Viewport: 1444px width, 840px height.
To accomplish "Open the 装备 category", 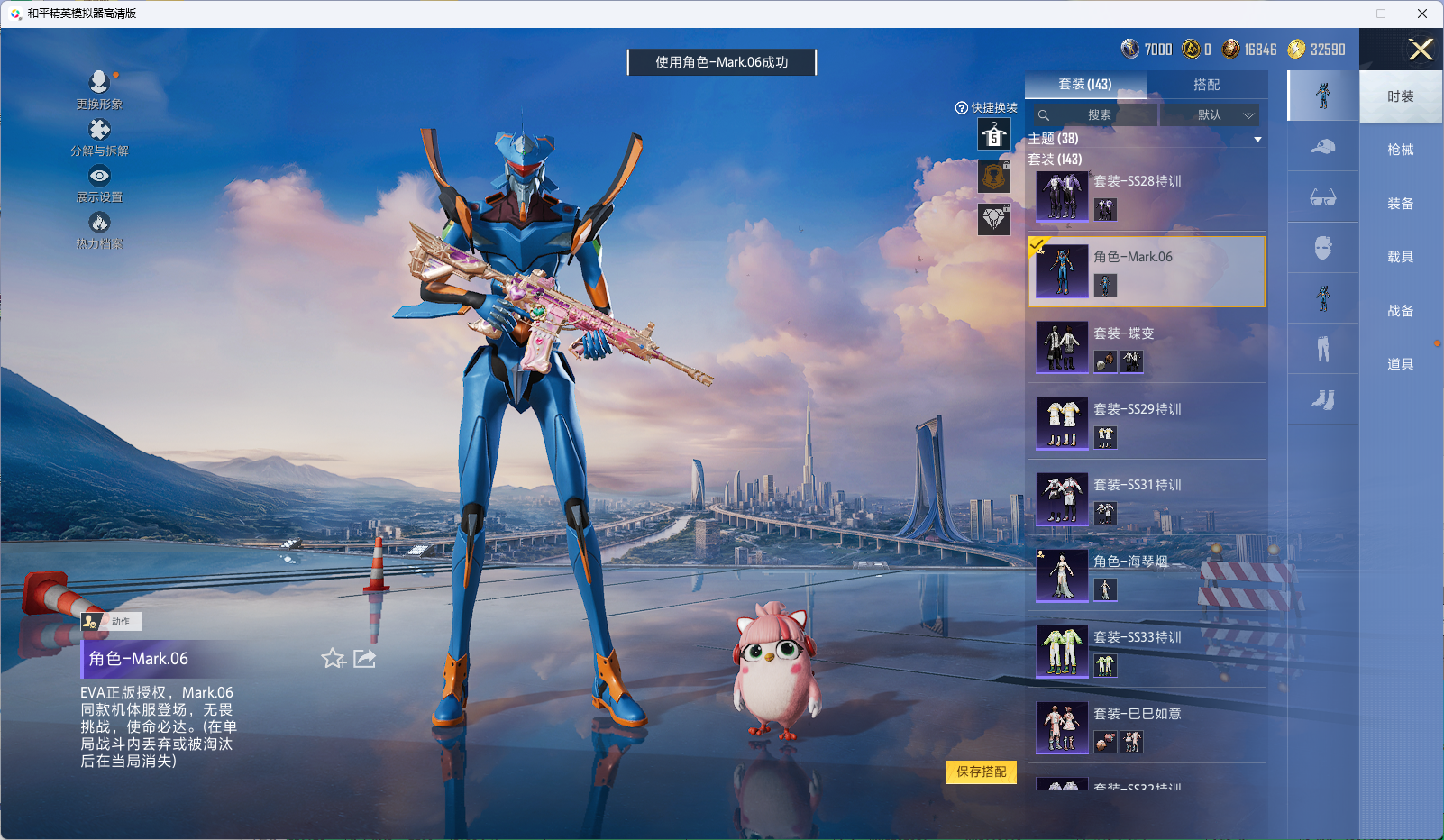I will click(1400, 204).
